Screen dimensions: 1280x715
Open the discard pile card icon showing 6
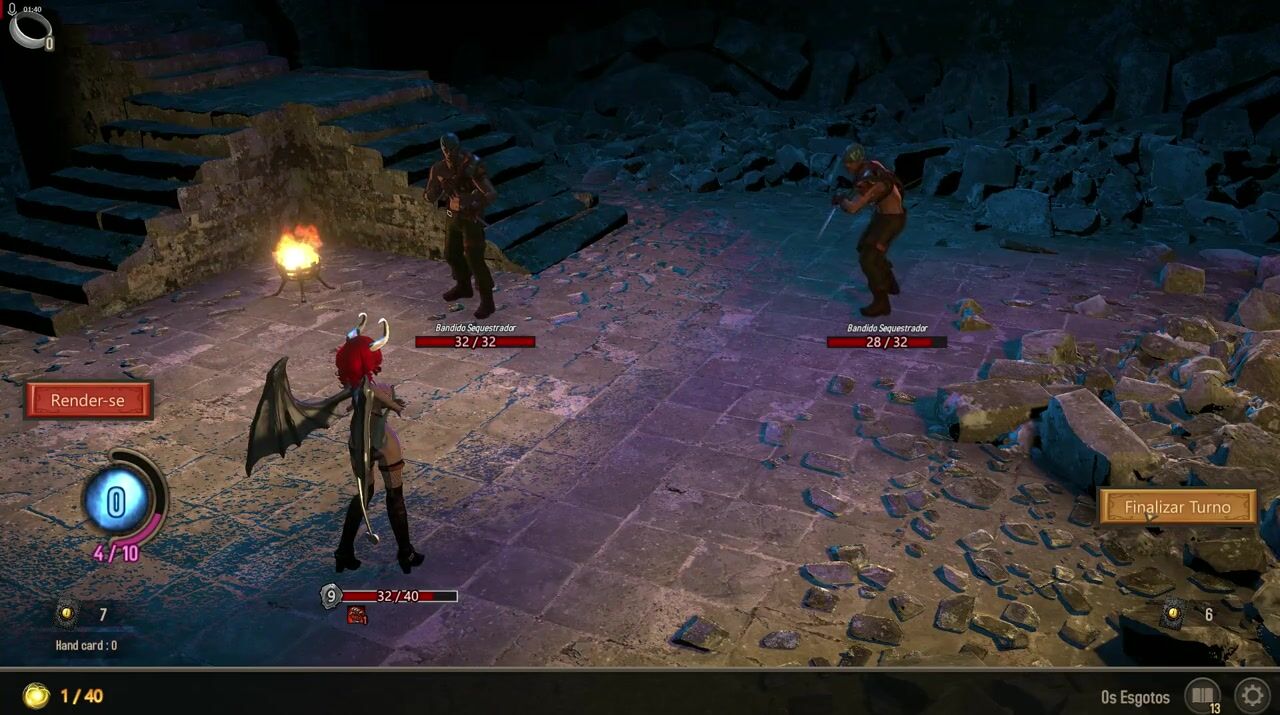click(1174, 614)
